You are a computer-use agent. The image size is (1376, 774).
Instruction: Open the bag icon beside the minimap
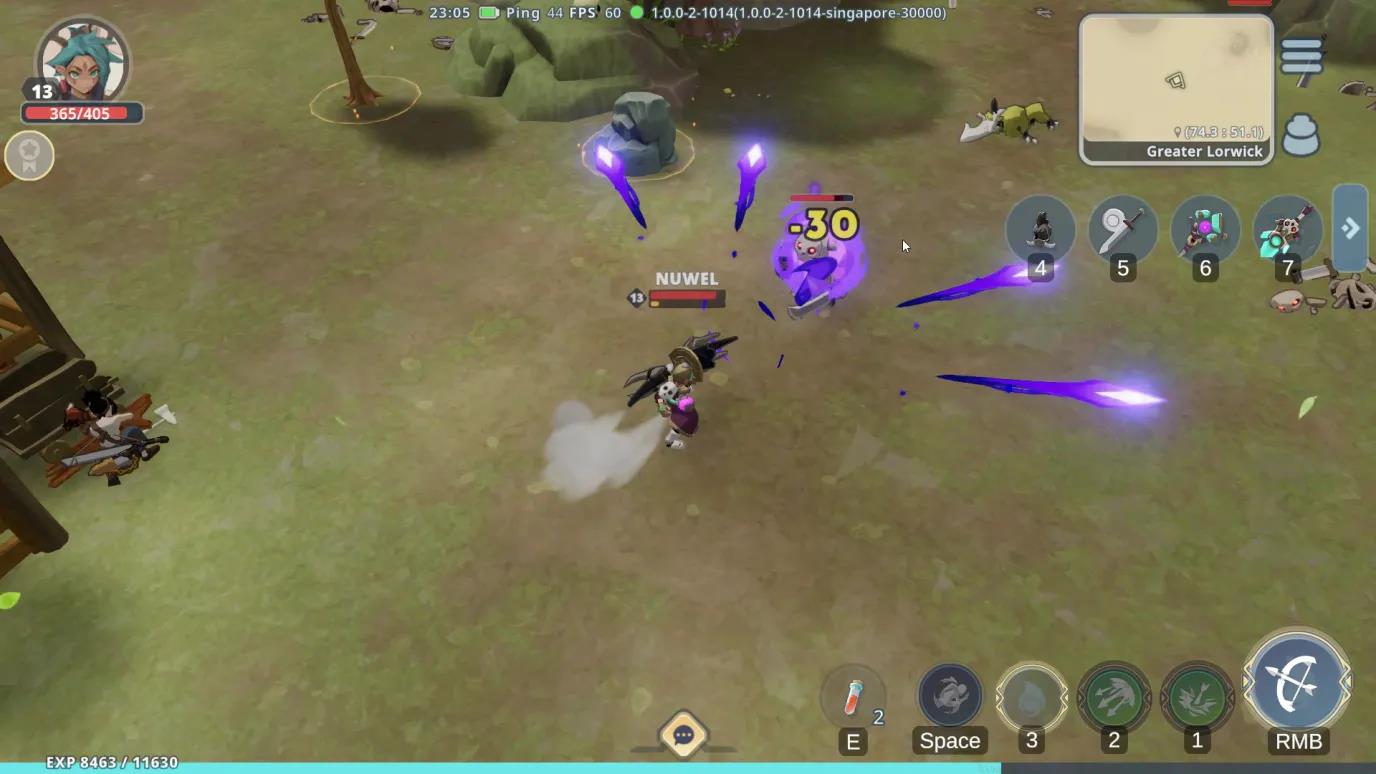1301,135
